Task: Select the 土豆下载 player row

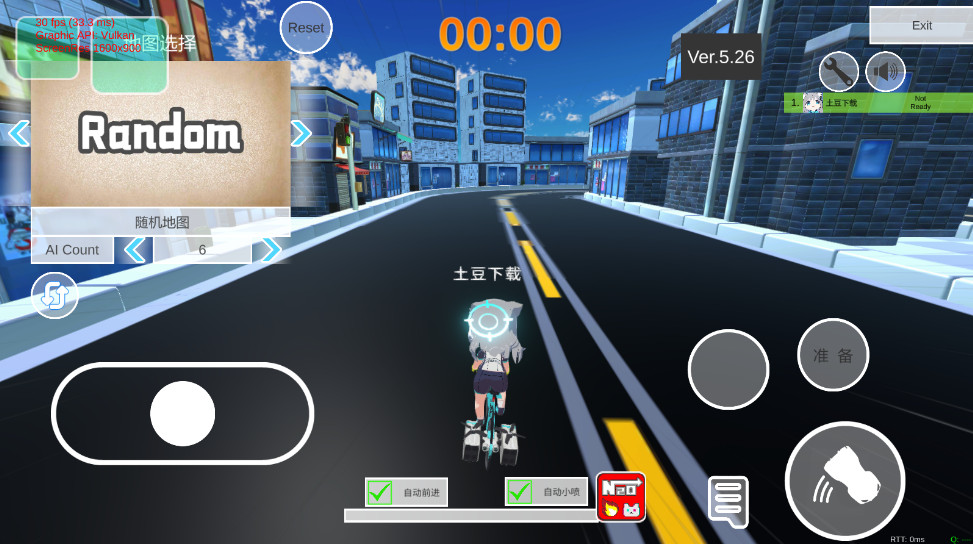Action: point(875,102)
